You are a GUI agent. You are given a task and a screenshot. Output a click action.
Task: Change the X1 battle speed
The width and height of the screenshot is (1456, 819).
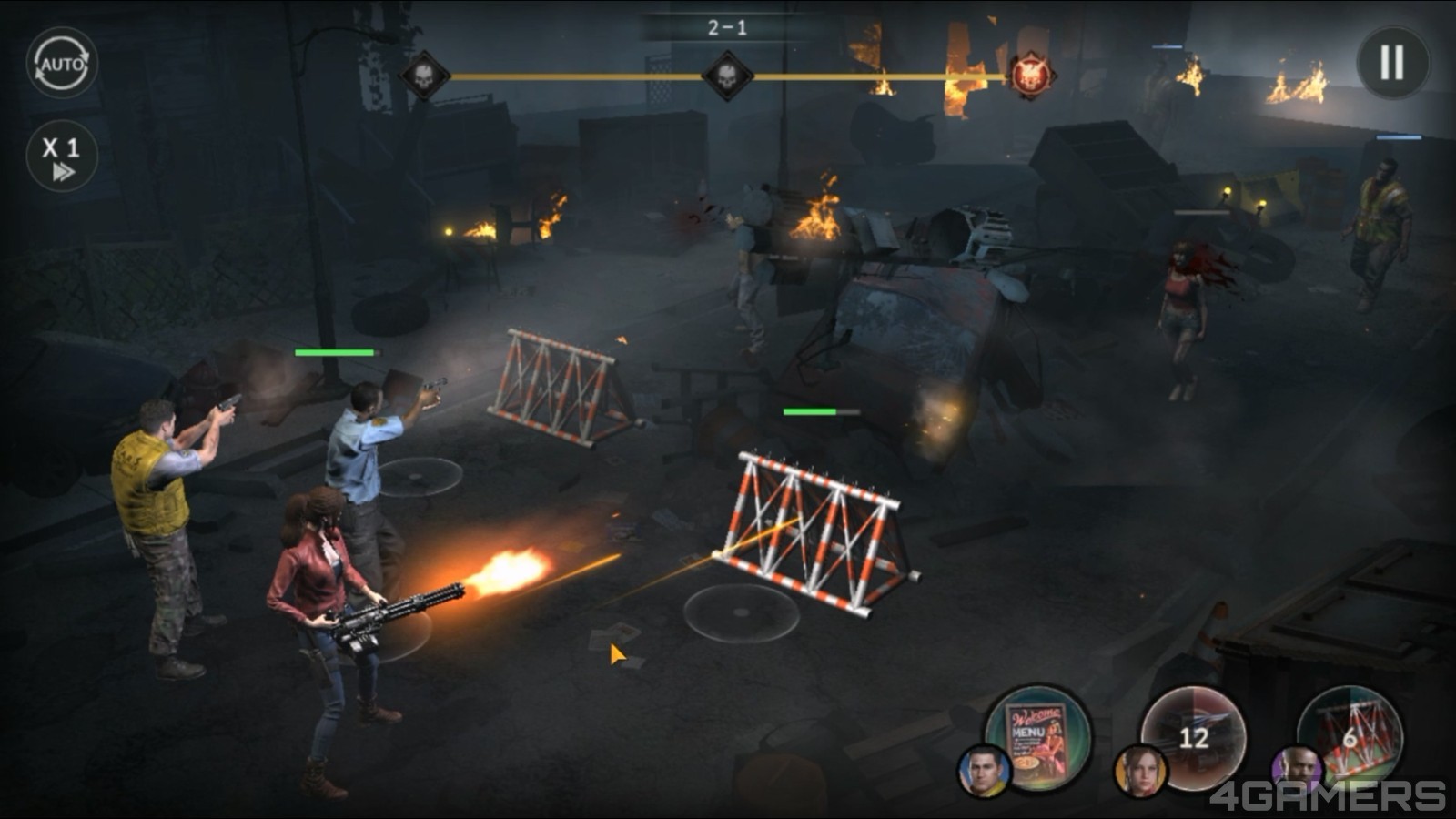pos(61,155)
